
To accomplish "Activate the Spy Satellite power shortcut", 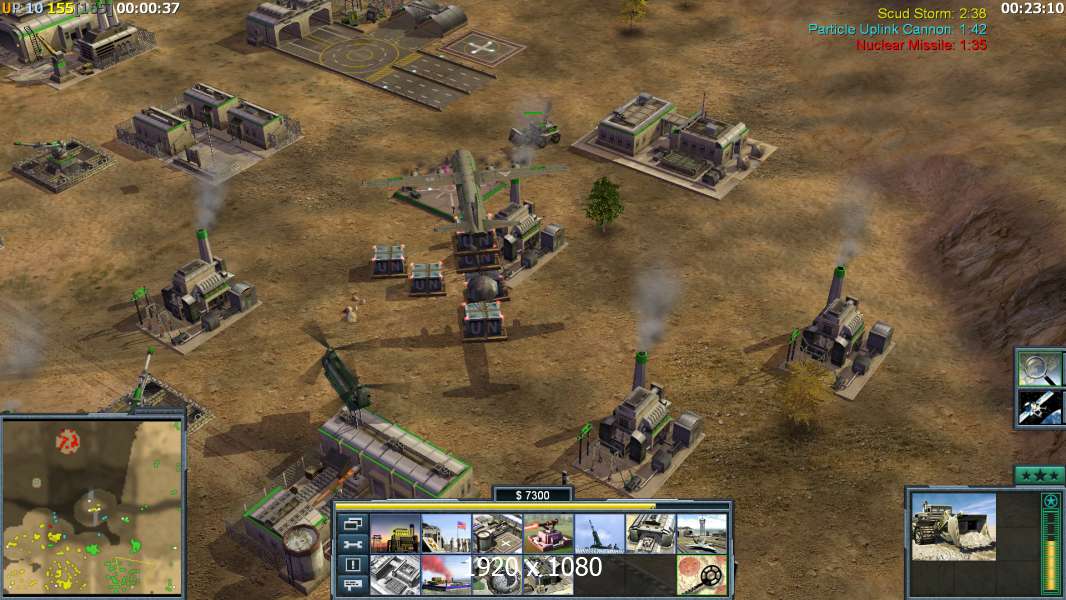I will click(x=1039, y=407).
